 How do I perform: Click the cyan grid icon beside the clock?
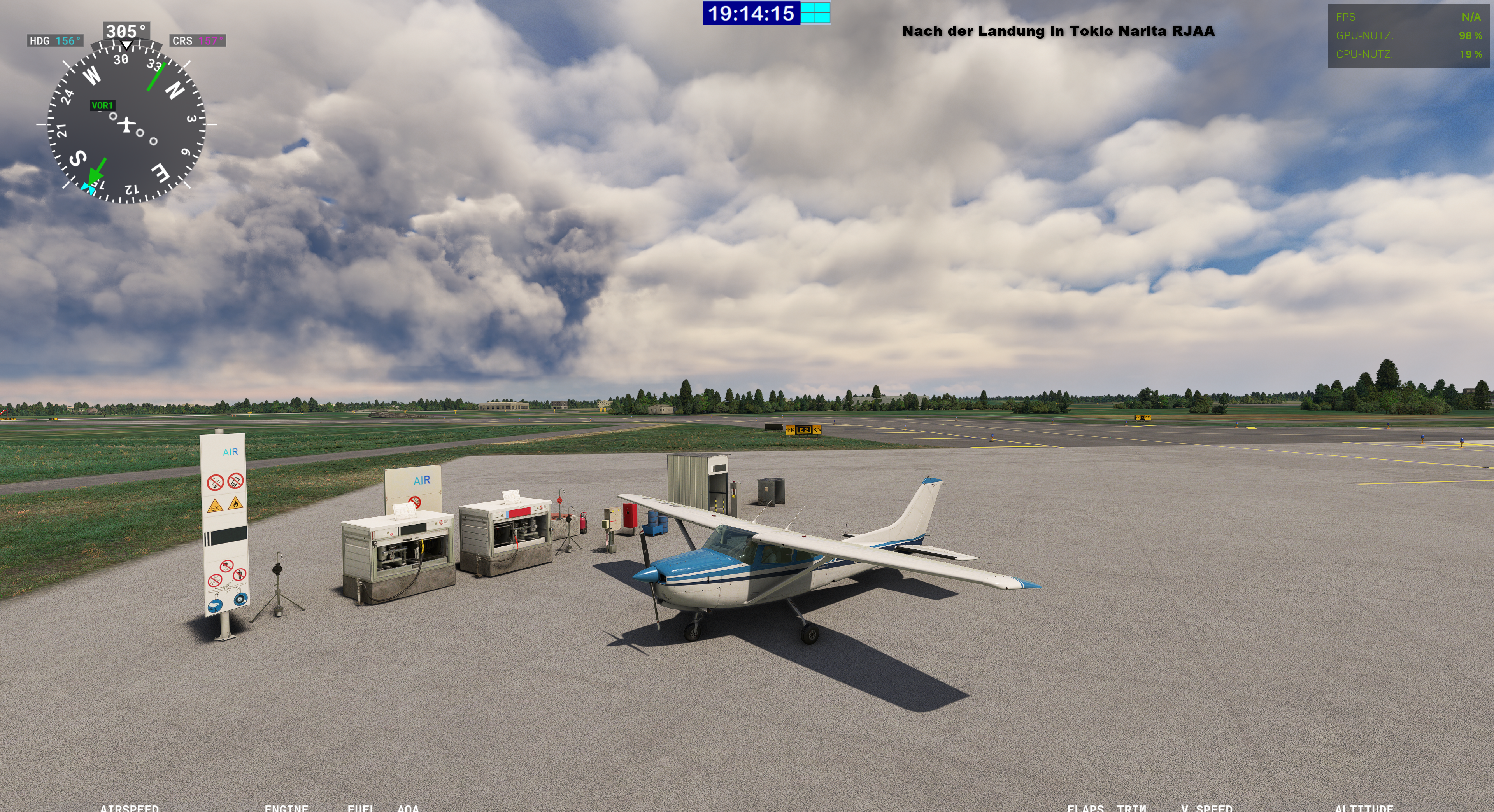[x=815, y=13]
